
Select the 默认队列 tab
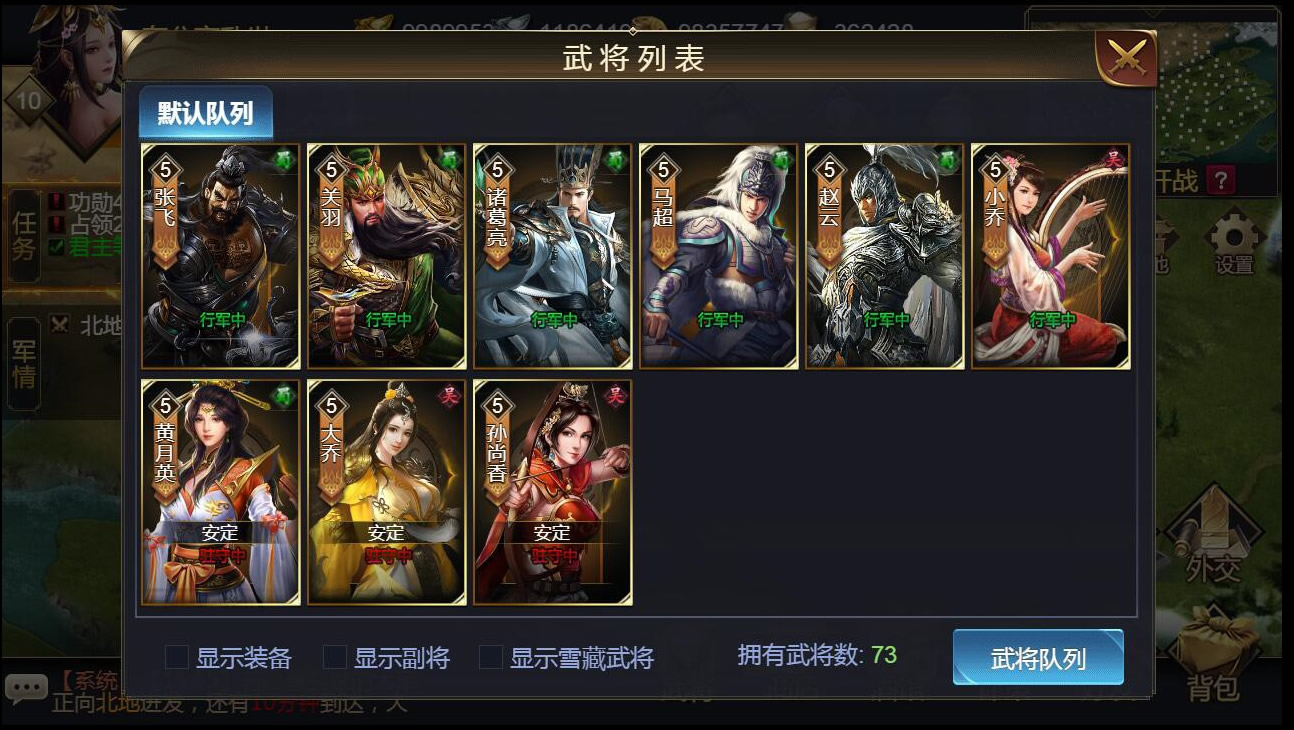tap(204, 113)
